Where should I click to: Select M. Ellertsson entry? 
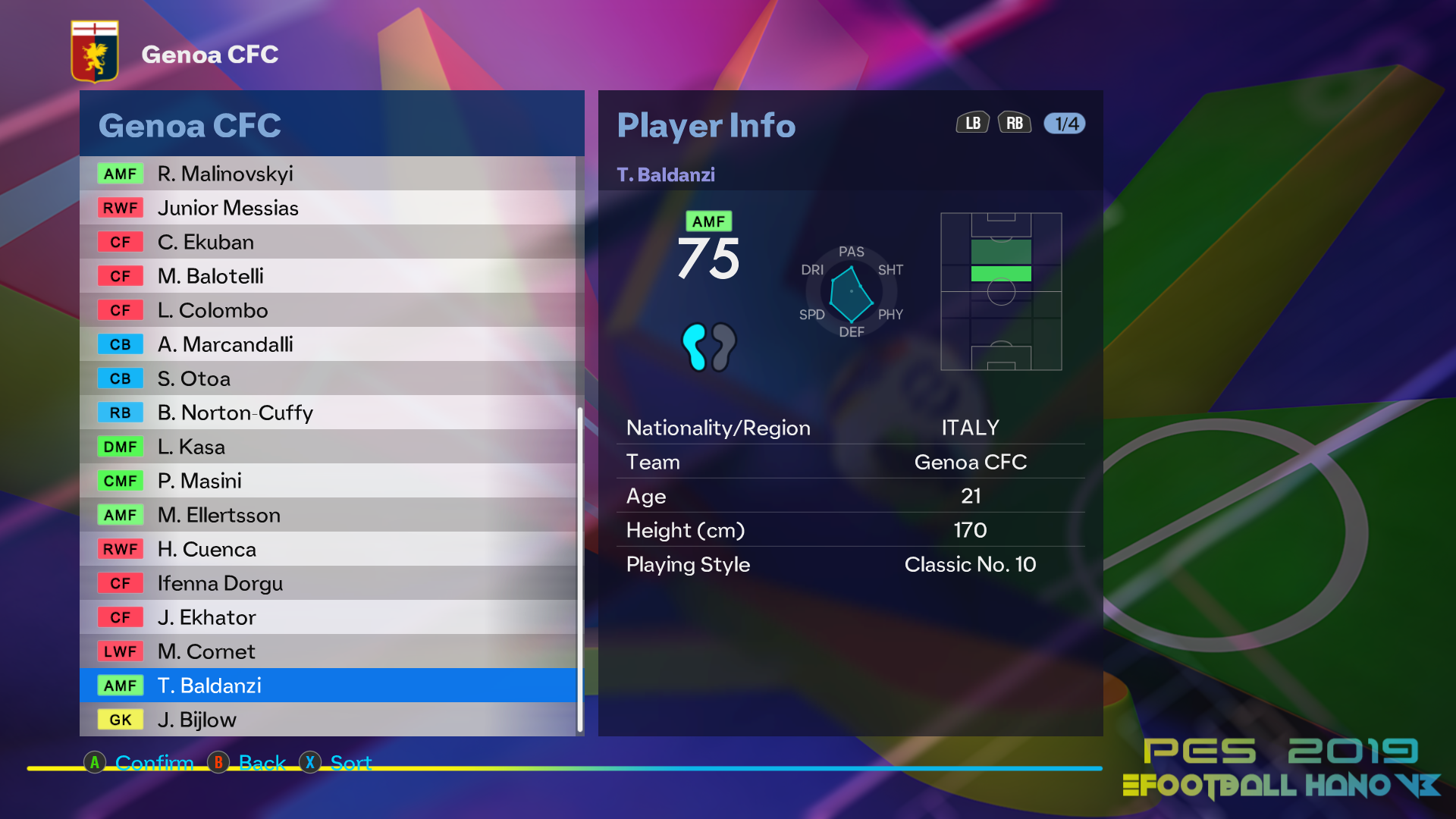328,515
